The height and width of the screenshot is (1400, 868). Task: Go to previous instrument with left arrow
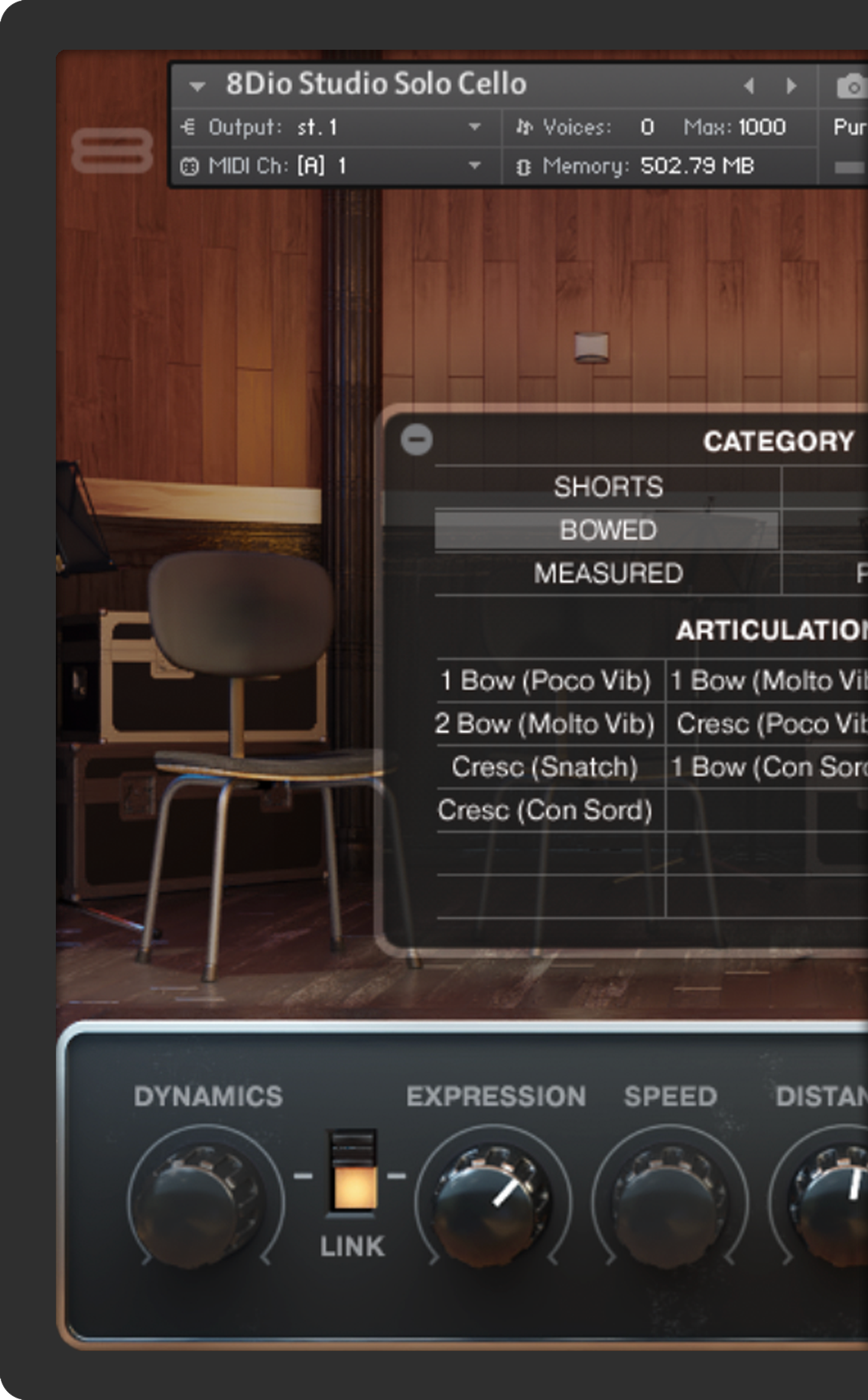pos(749,86)
